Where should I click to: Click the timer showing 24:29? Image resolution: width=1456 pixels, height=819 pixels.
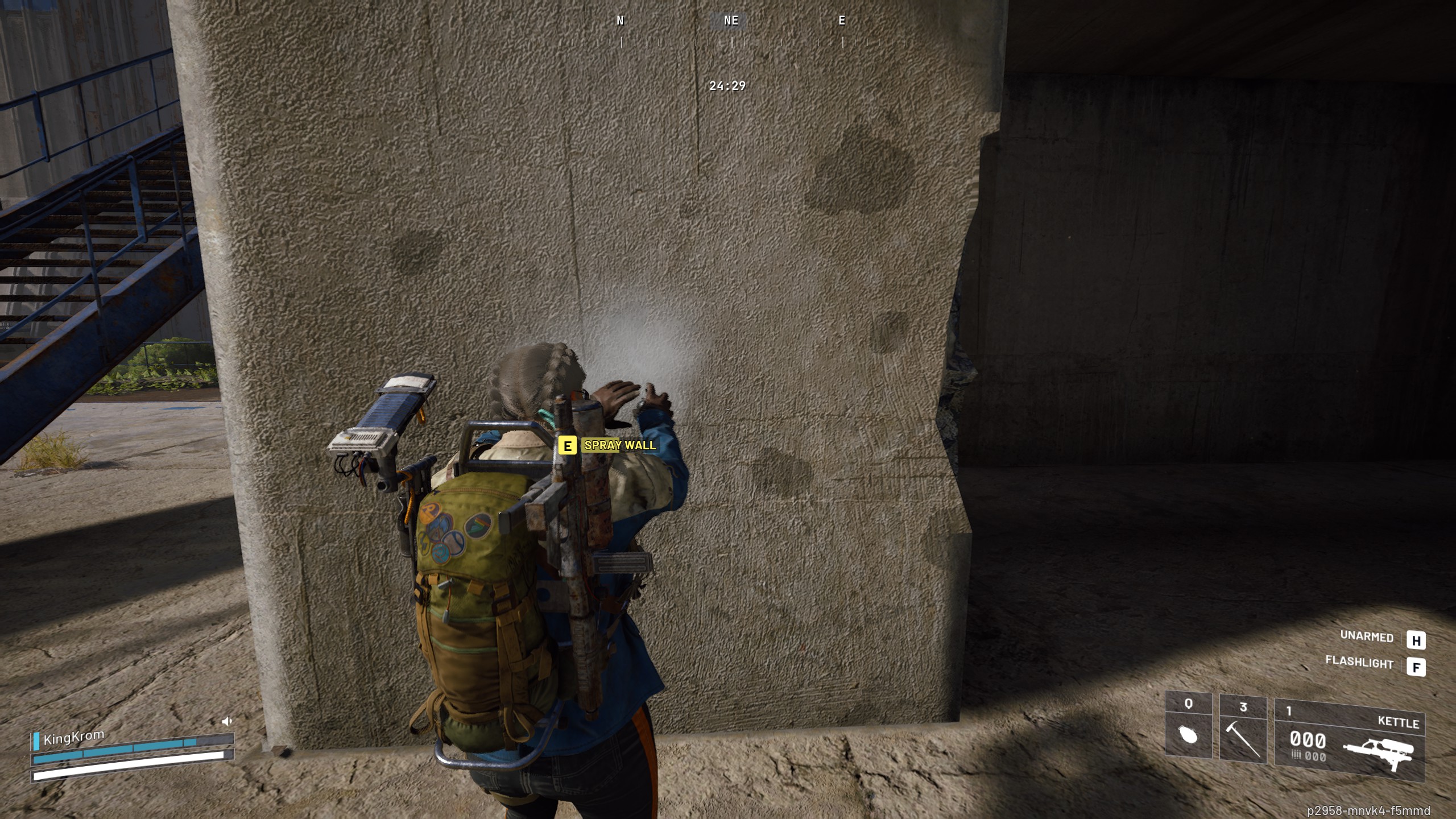[728, 86]
